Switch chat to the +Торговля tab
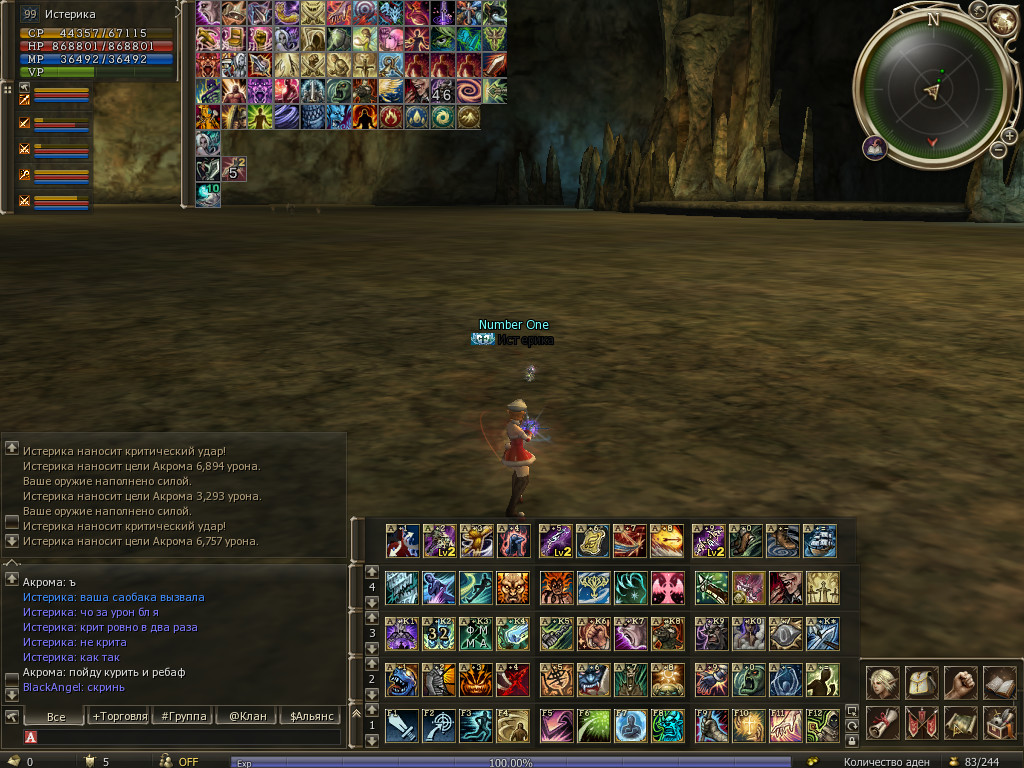The image size is (1024, 768). [x=119, y=716]
